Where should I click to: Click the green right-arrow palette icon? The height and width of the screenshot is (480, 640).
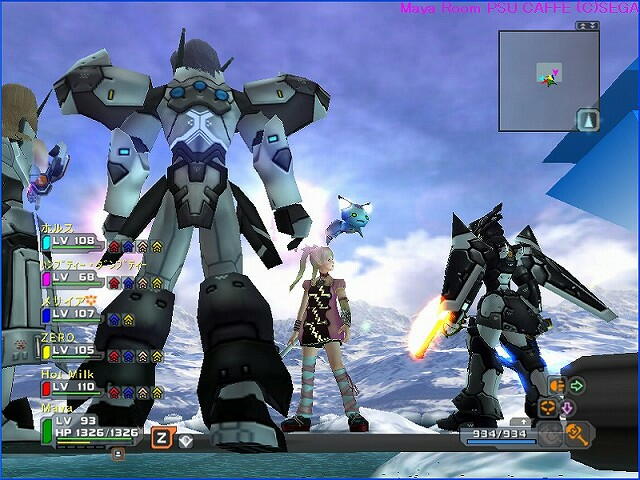[577, 385]
